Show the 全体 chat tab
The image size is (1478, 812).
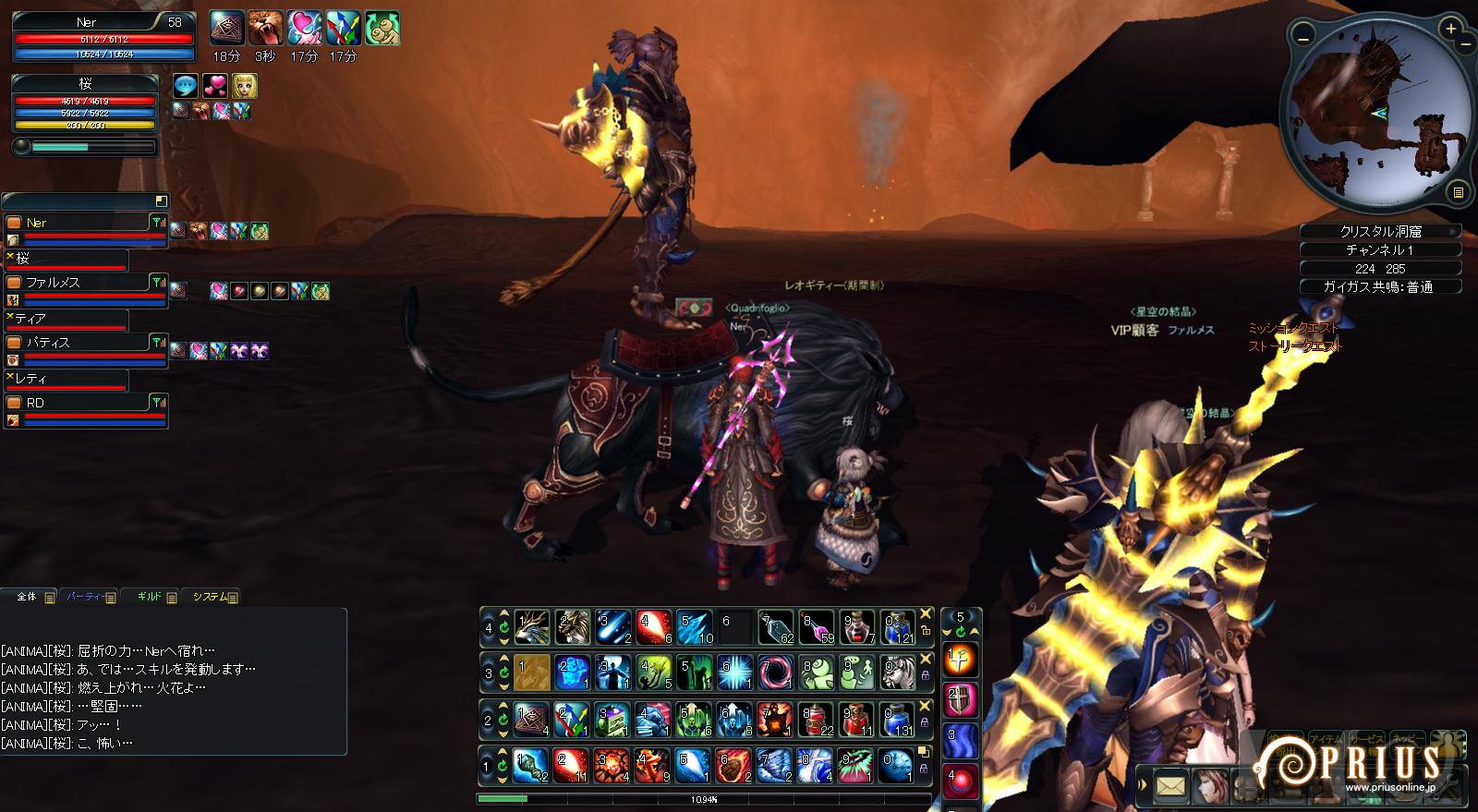click(x=28, y=597)
